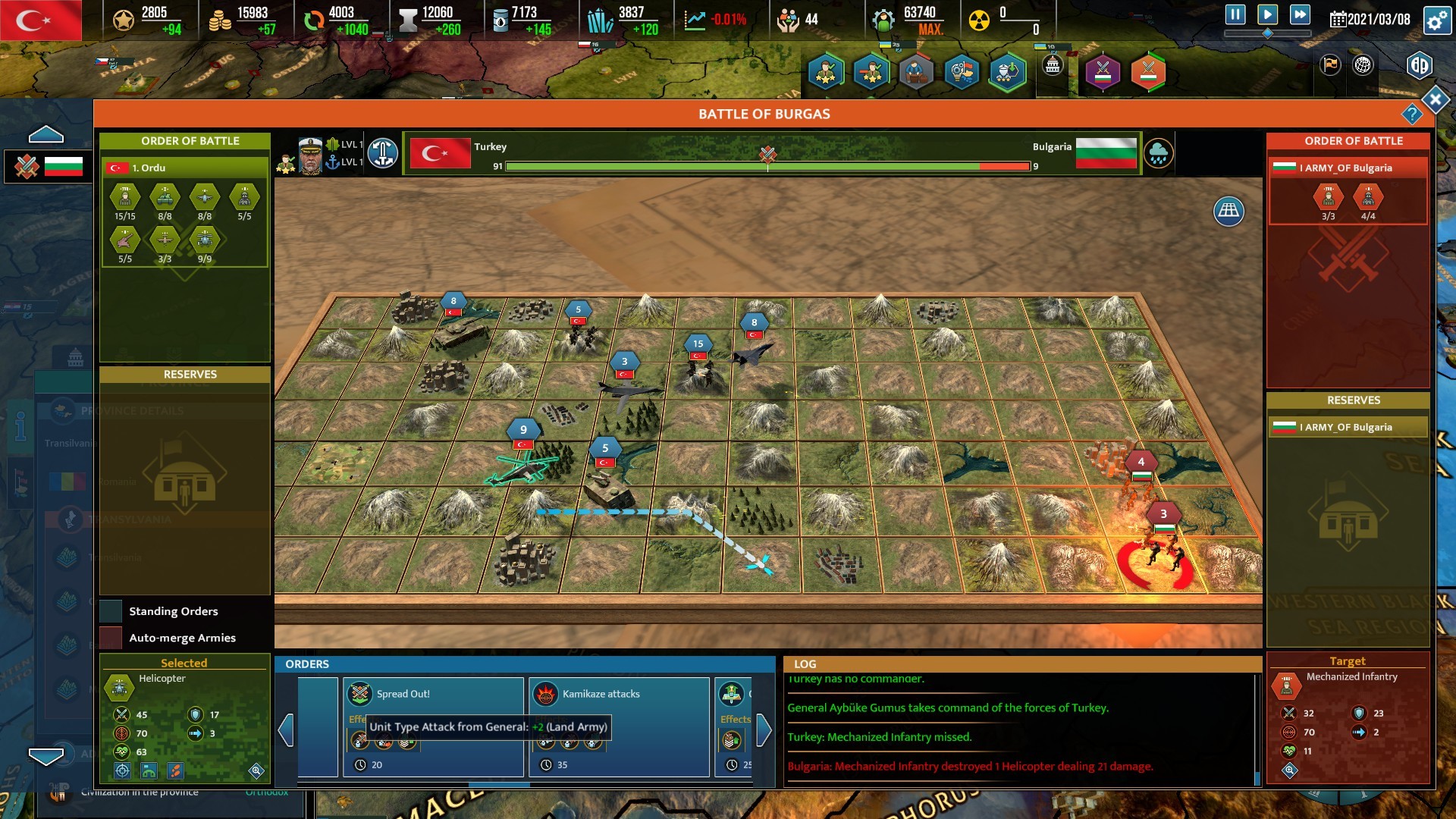
Task: Click the tent encampment icon in Selected panel
Action: [x=149, y=771]
